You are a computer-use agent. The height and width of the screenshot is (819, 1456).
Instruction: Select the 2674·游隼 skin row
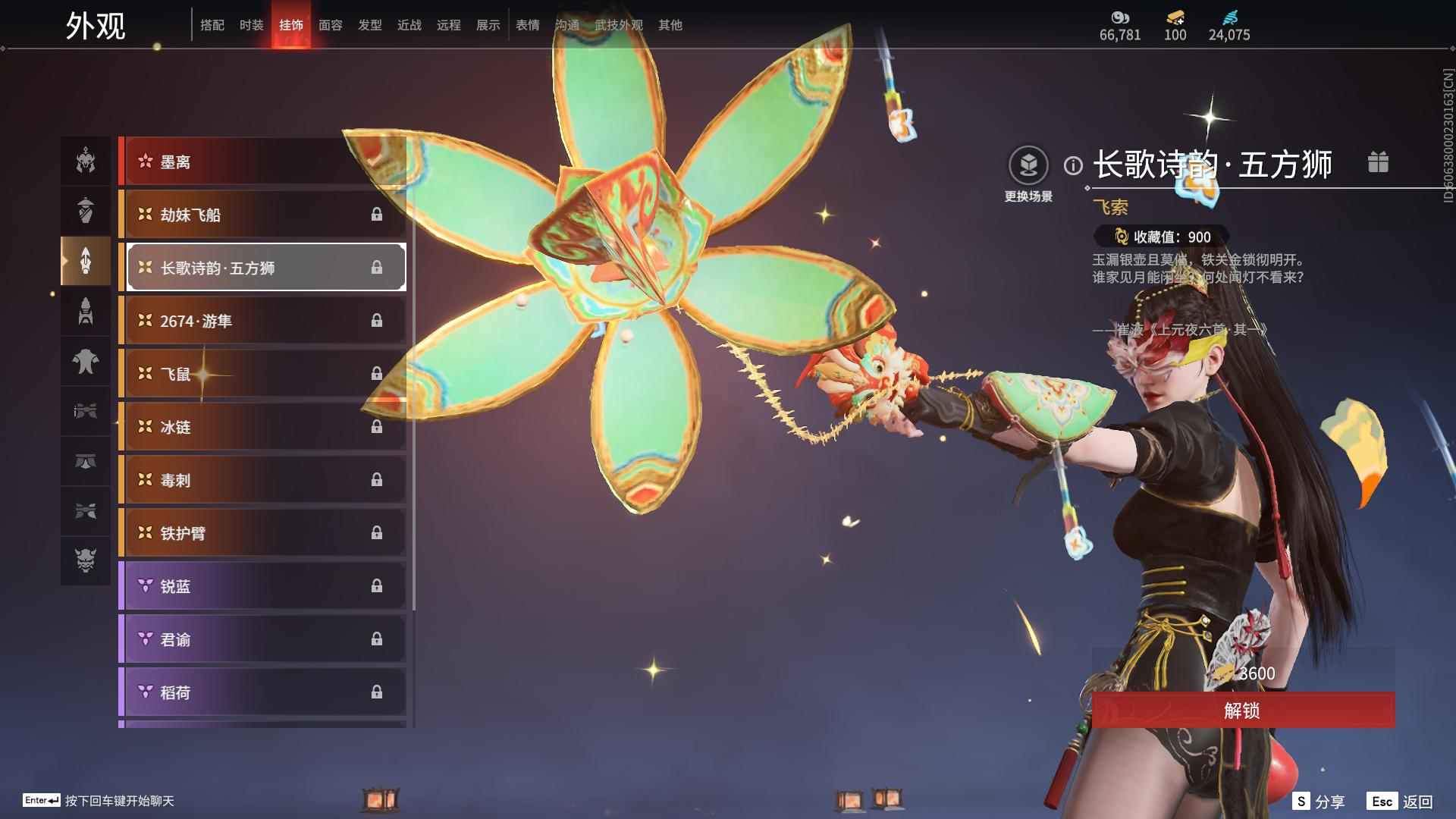tap(262, 321)
